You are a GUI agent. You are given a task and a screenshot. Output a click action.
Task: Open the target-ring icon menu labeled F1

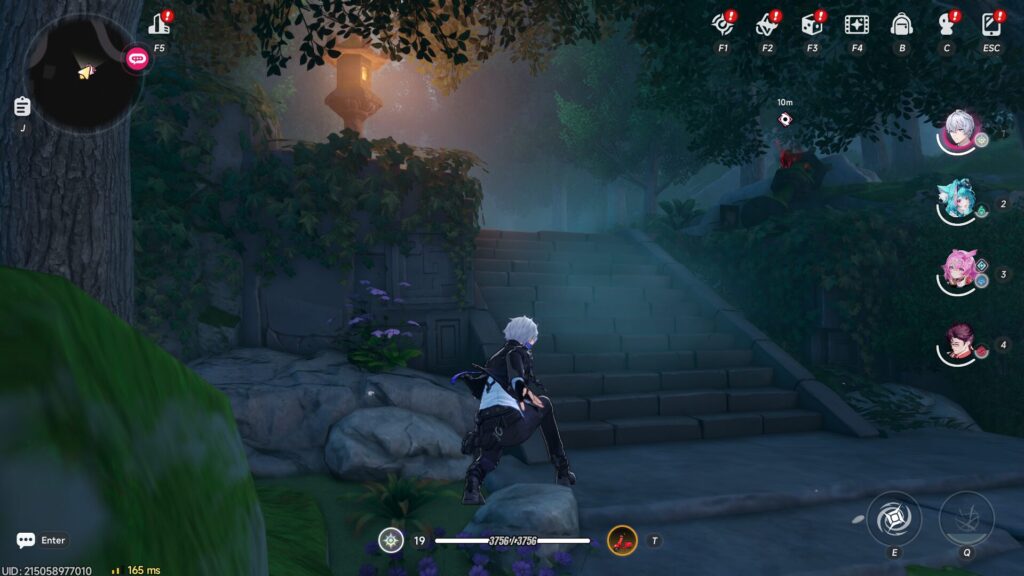tap(722, 24)
